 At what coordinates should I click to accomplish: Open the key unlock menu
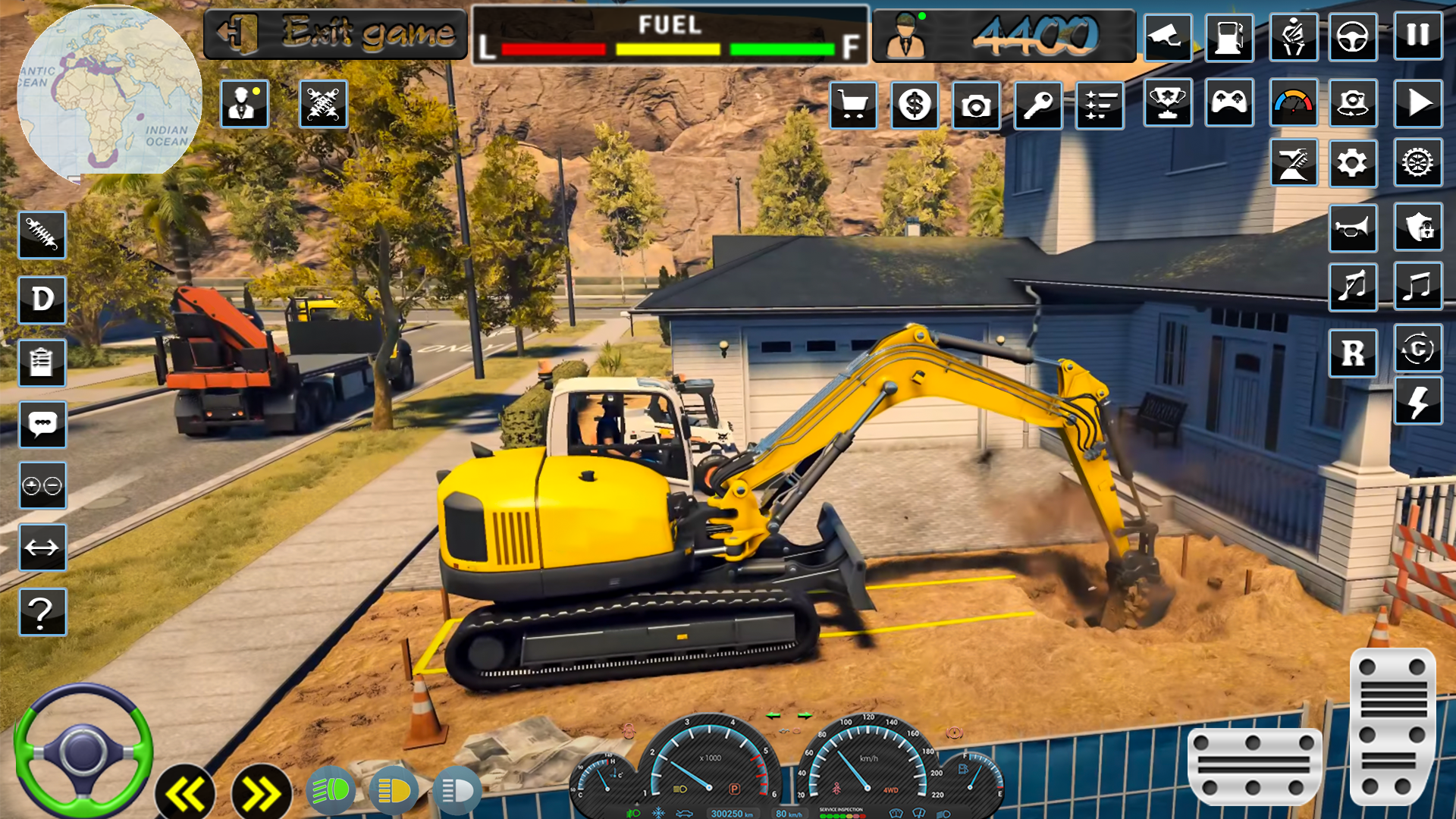coord(1038,105)
